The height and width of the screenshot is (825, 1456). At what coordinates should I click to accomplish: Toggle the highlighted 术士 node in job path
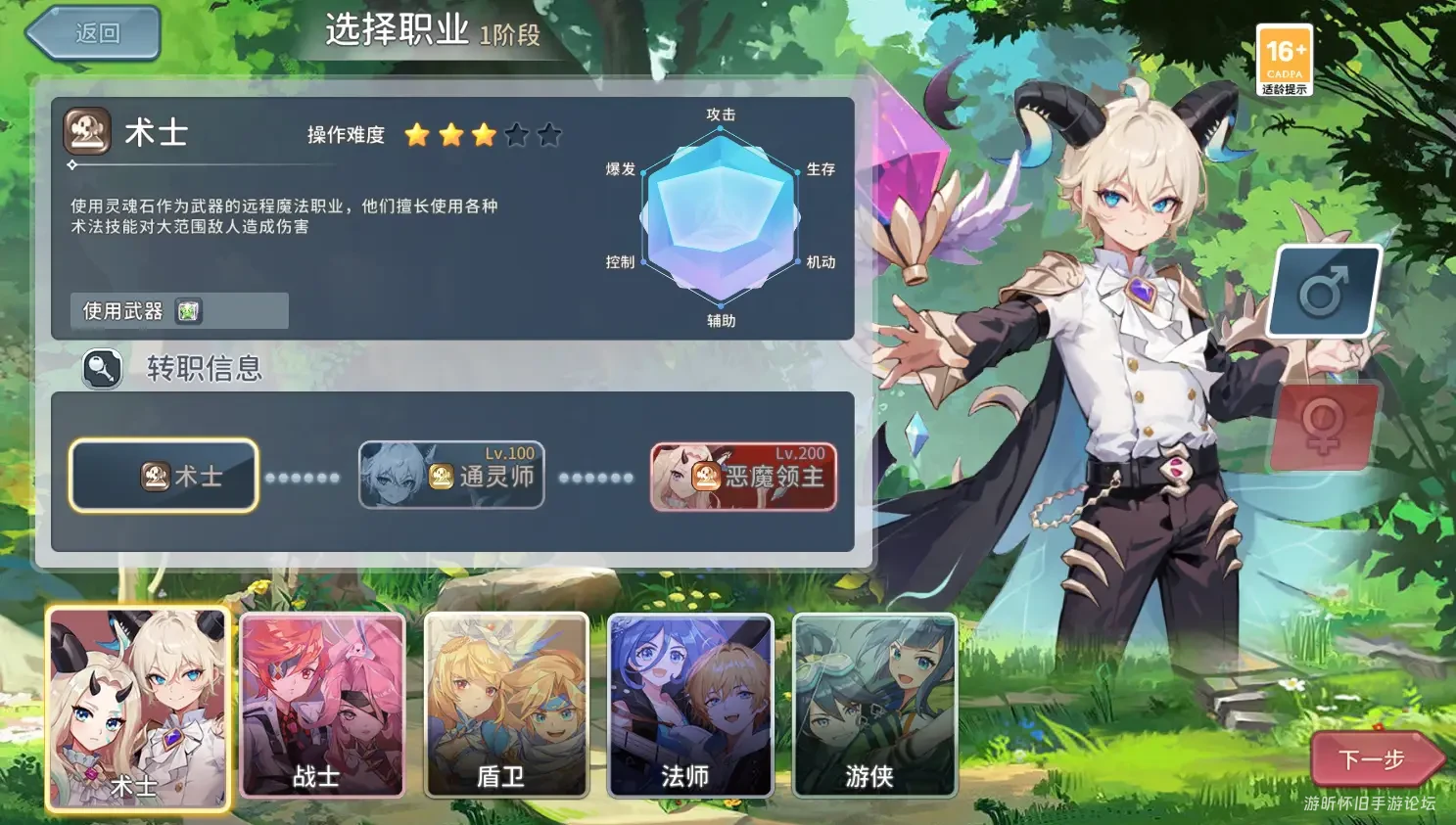pos(163,476)
